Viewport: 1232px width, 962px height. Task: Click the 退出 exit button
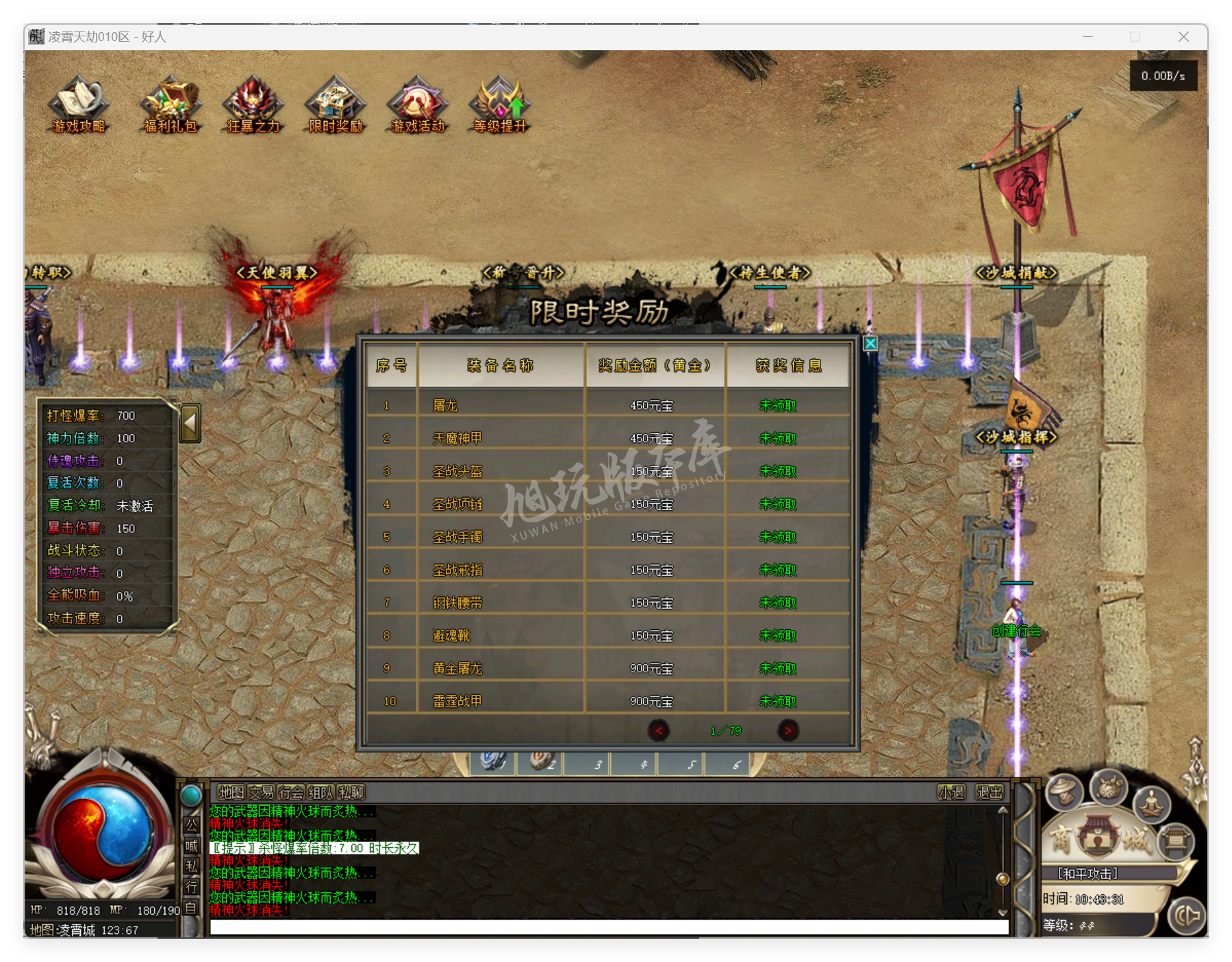990,793
